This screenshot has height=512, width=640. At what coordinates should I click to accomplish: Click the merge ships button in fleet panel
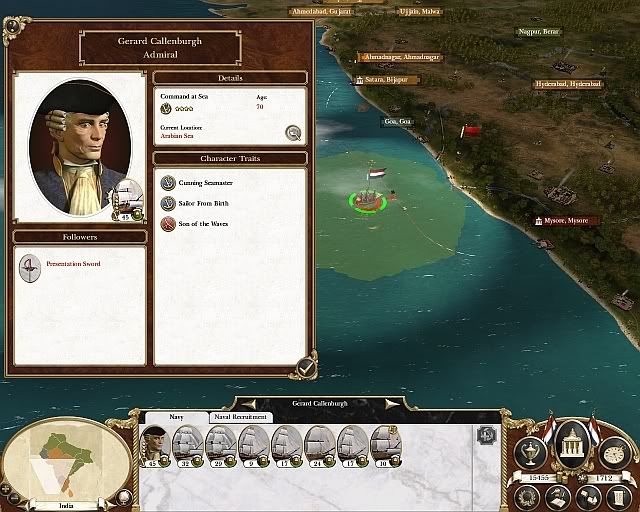486,435
